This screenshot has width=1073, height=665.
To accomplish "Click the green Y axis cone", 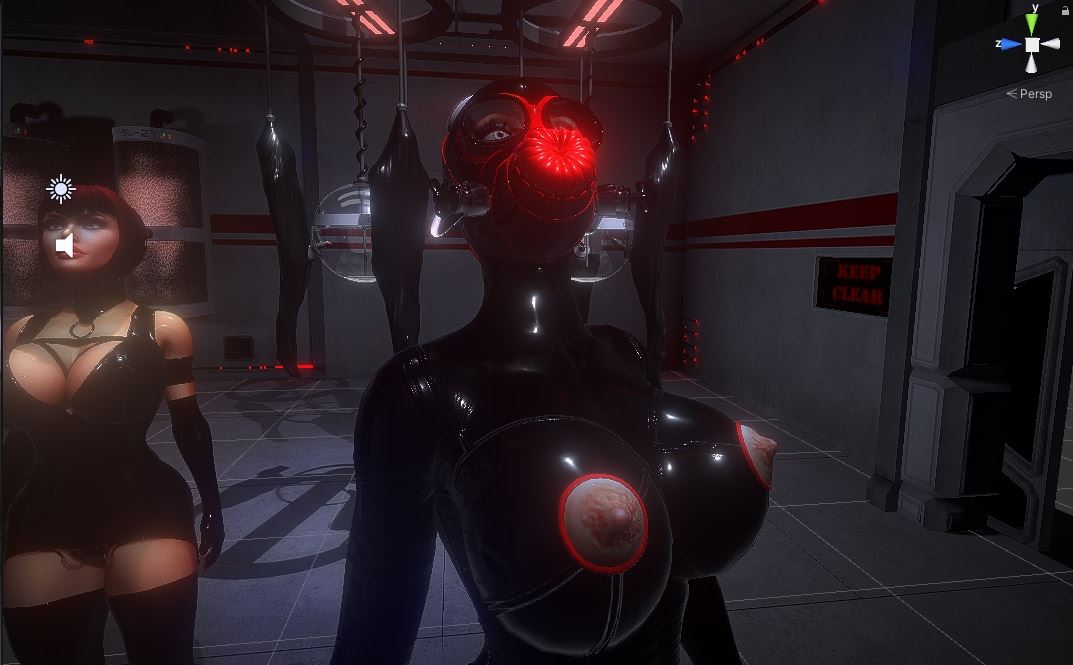I will click(x=1032, y=23).
